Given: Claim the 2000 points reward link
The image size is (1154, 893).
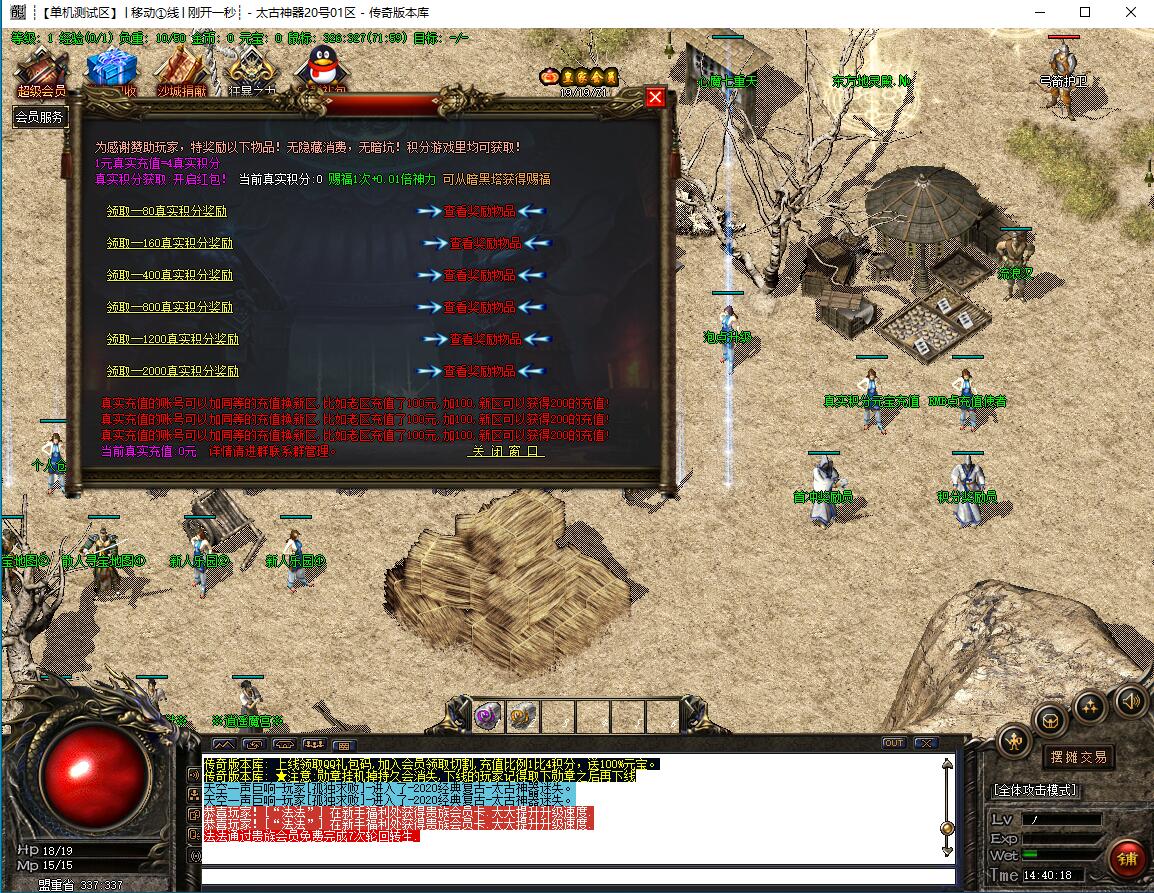Looking at the screenshot, I should 173,371.
